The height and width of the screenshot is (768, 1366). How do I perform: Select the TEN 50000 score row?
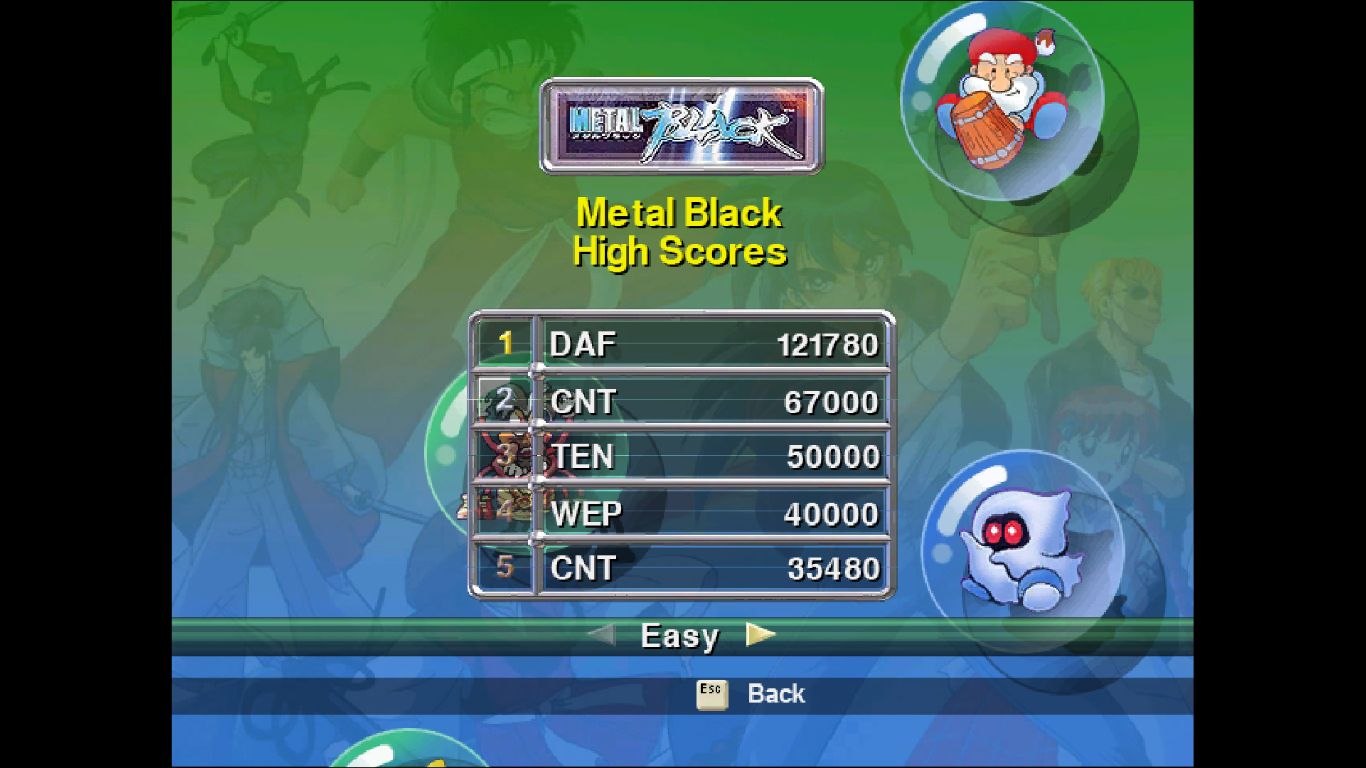(x=682, y=457)
